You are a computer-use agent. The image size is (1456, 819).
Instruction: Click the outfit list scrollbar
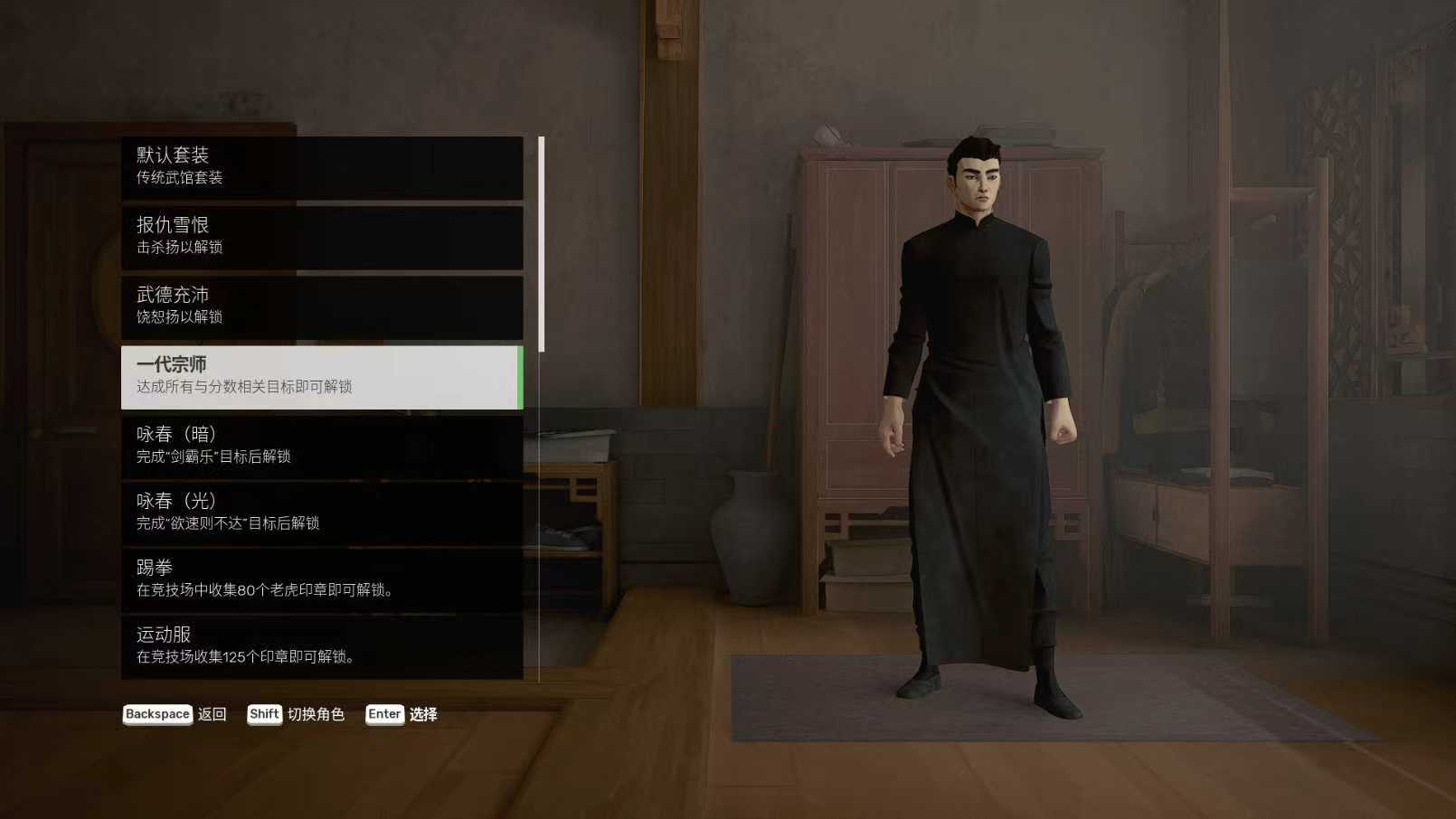[541, 244]
